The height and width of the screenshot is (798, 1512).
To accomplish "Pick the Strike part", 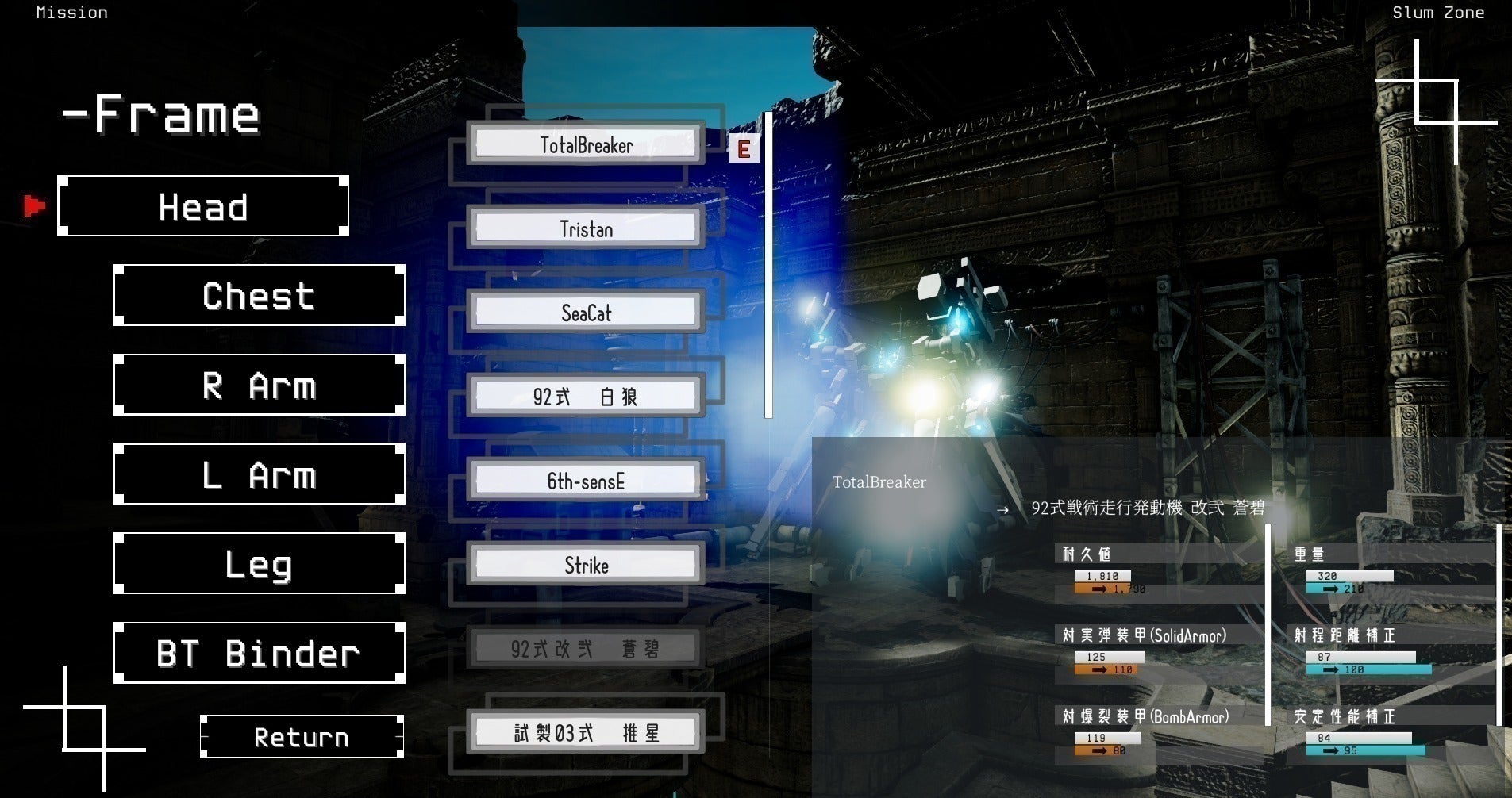I will point(586,565).
